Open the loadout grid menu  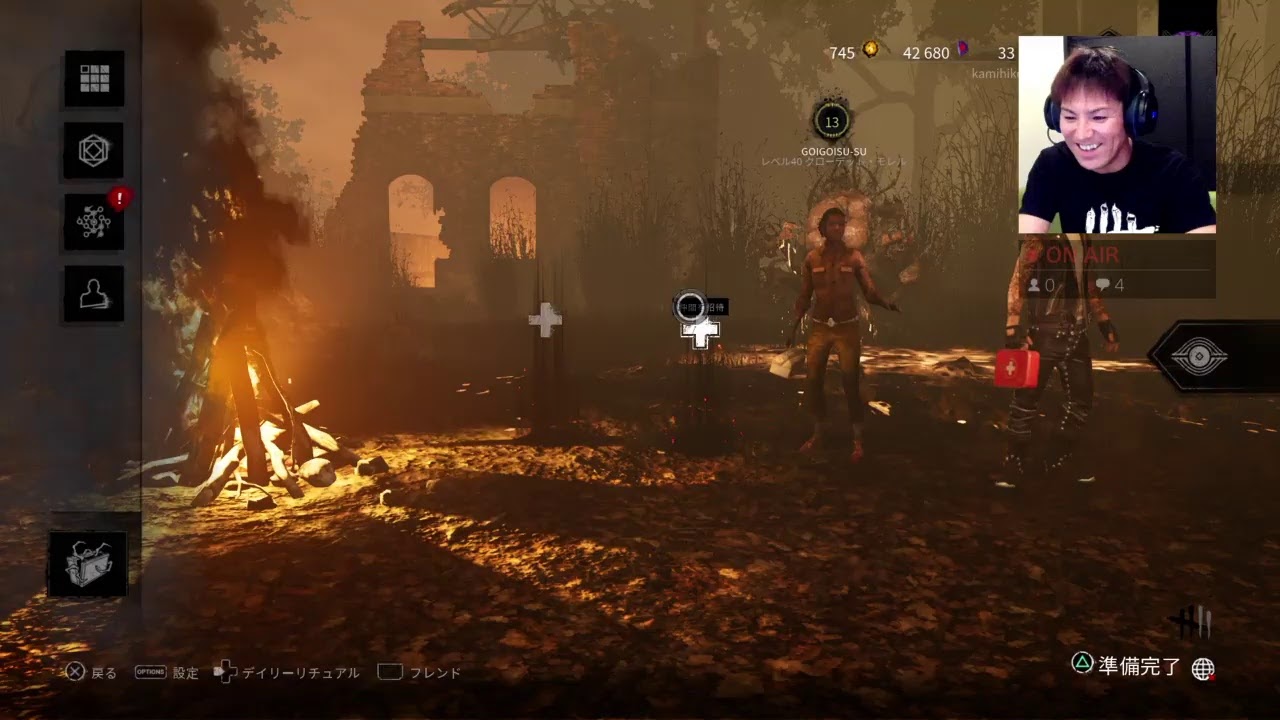[94, 79]
